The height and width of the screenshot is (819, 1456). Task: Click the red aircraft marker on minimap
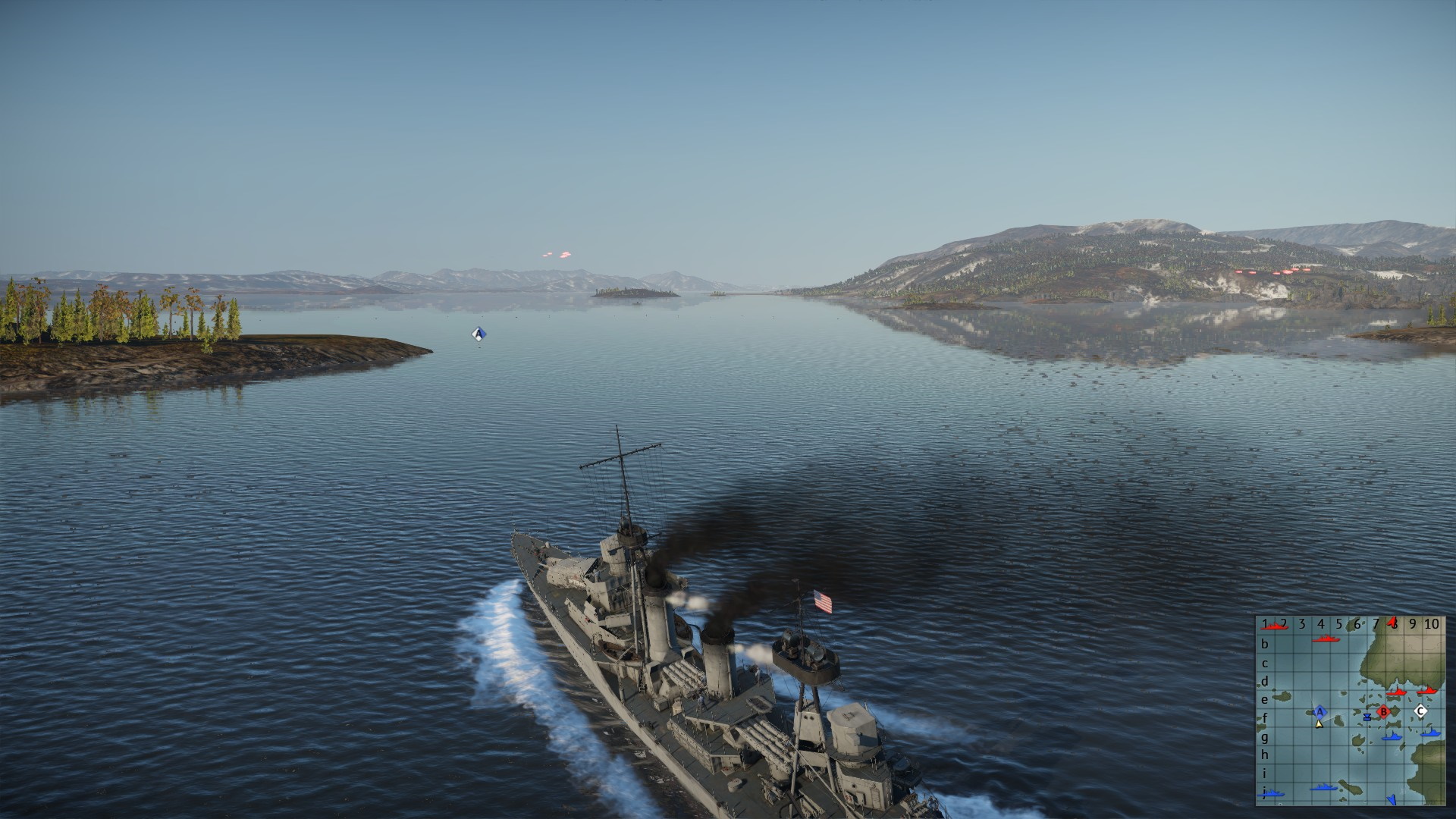pyautogui.click(x=1392, y=622)
